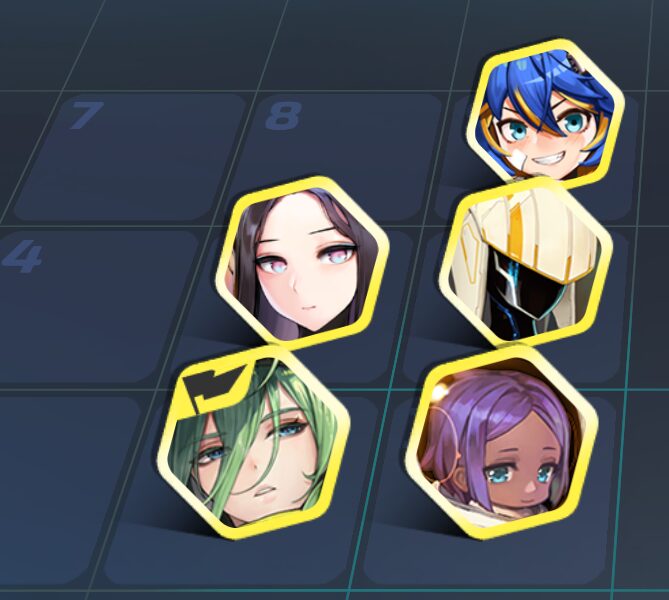Pick the dark-haired pale woman portrait
Viewport: 669px width, 600px height.
pos(302,264)
